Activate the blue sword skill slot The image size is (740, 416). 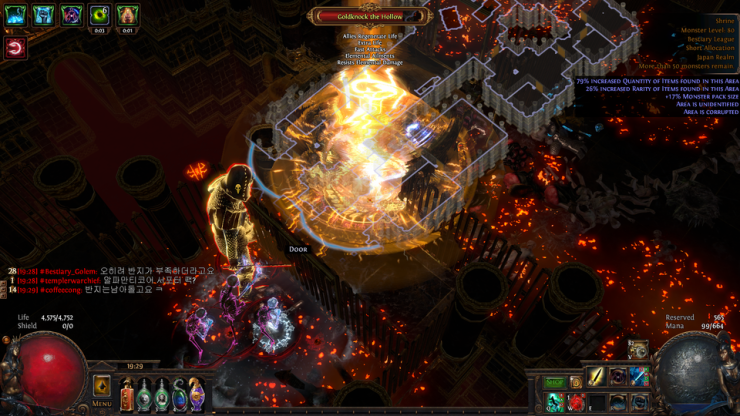click(639, 376)
